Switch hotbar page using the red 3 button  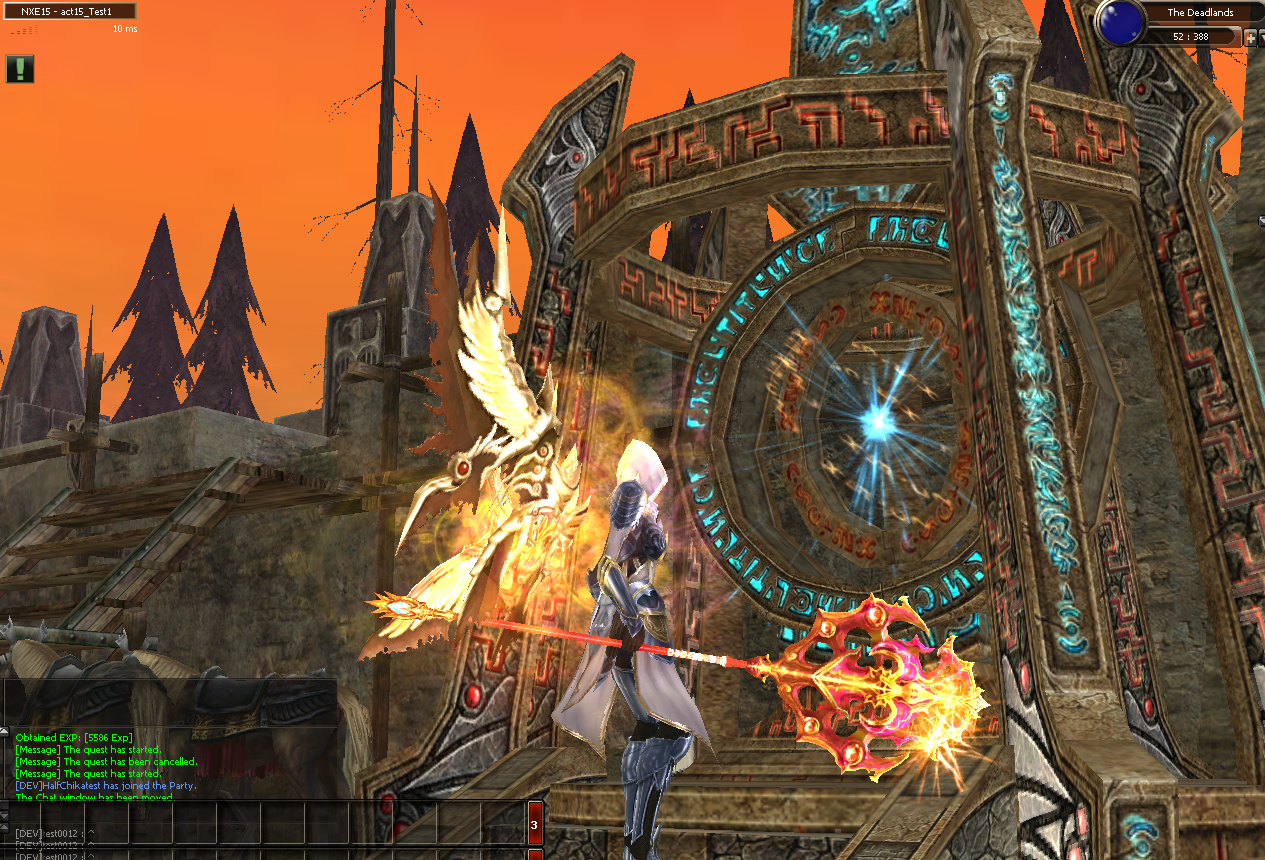click(534, 825)
